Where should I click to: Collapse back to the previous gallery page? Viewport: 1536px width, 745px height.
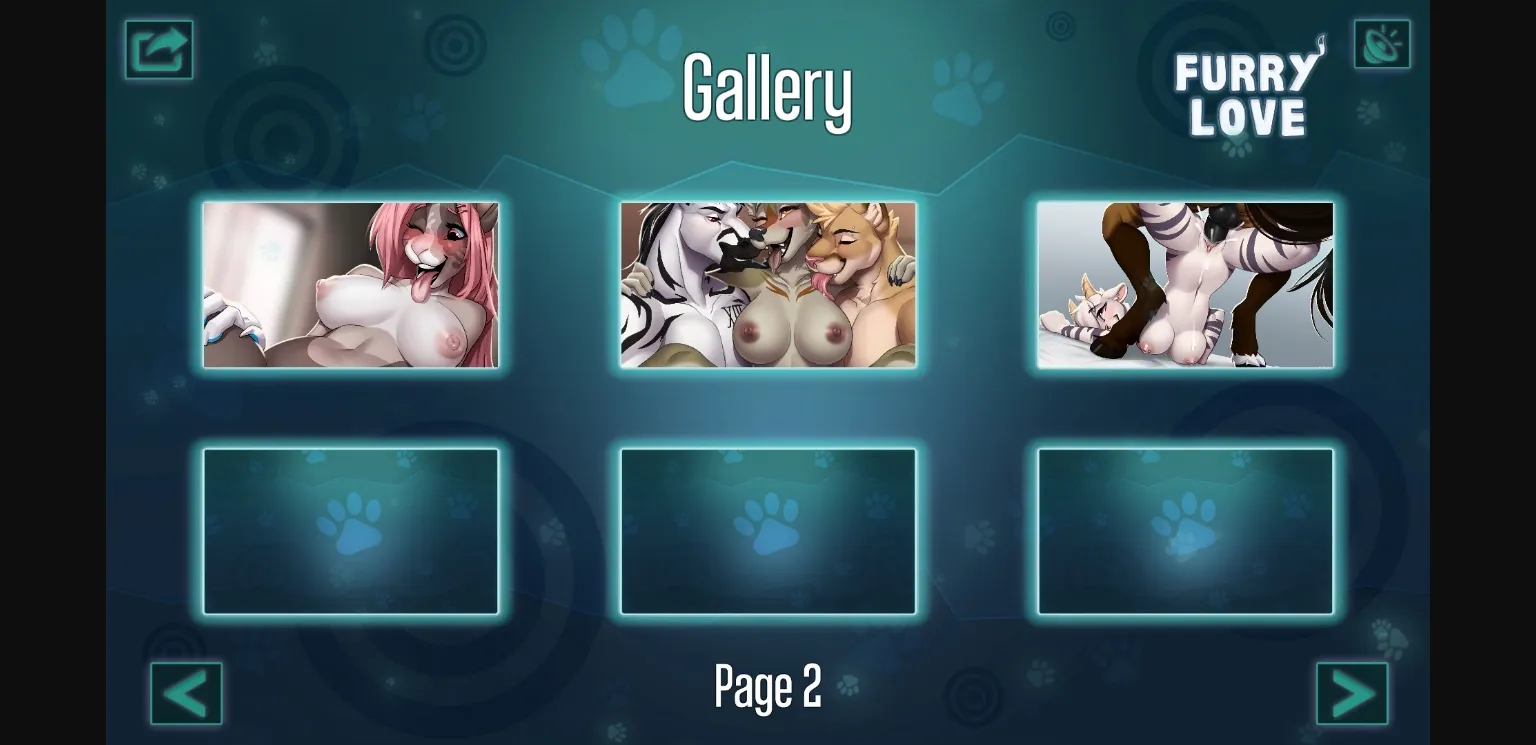[x=186, y=692]
